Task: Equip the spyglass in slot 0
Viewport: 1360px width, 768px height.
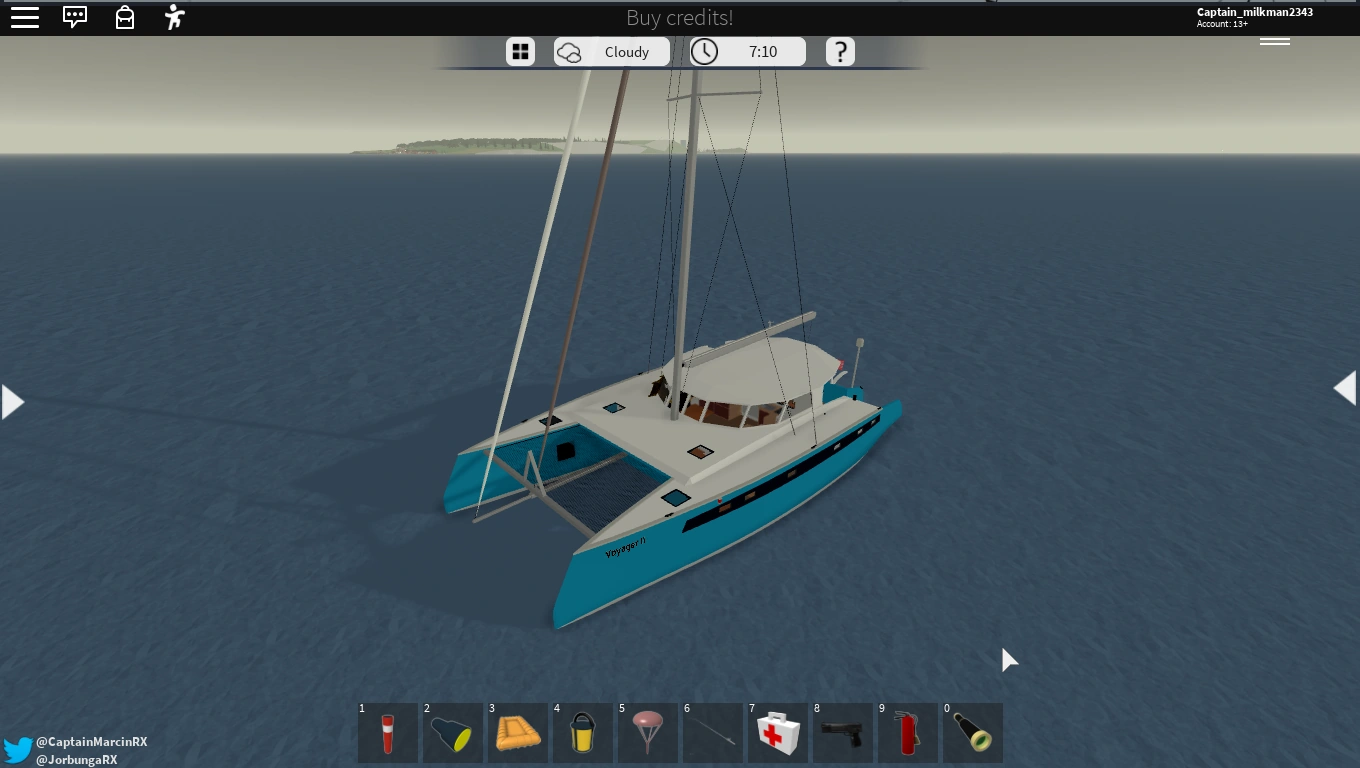Action: pyautogui.click(x=972, y=732)
